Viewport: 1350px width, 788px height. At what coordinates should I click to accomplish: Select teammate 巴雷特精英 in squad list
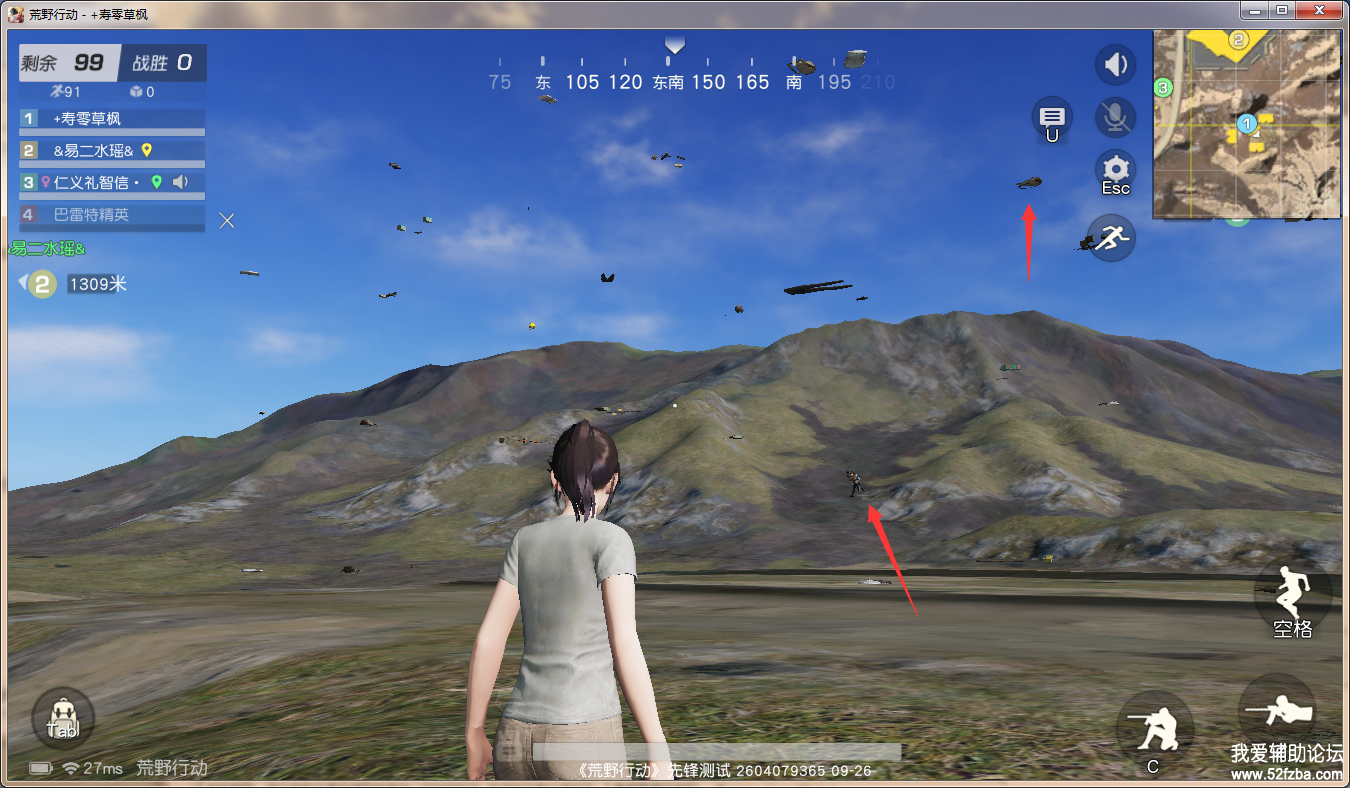pos(112,215)
